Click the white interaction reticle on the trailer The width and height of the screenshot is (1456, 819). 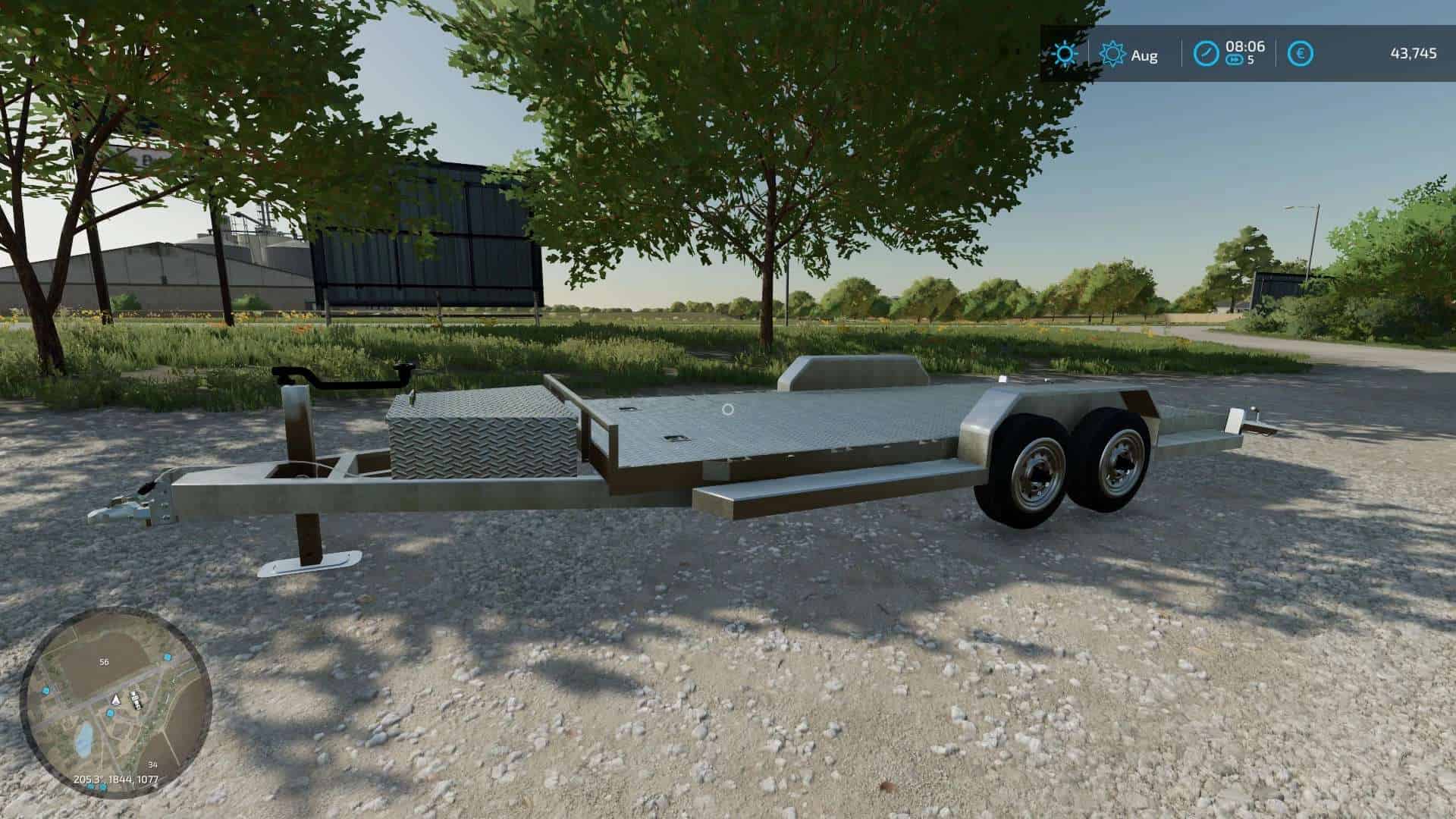point(727,410)
